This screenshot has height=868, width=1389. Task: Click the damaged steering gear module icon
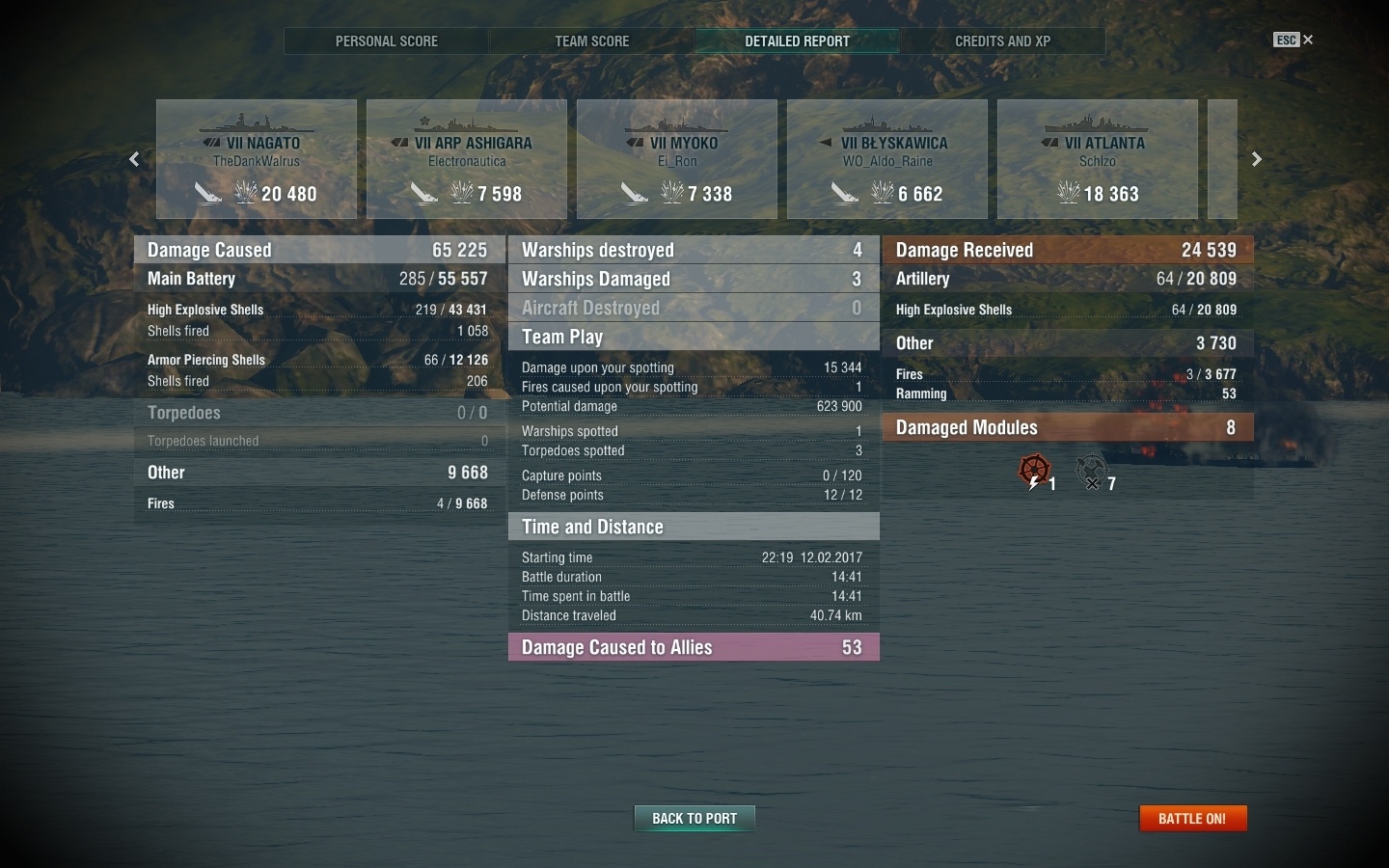[x=1034, y=472]
